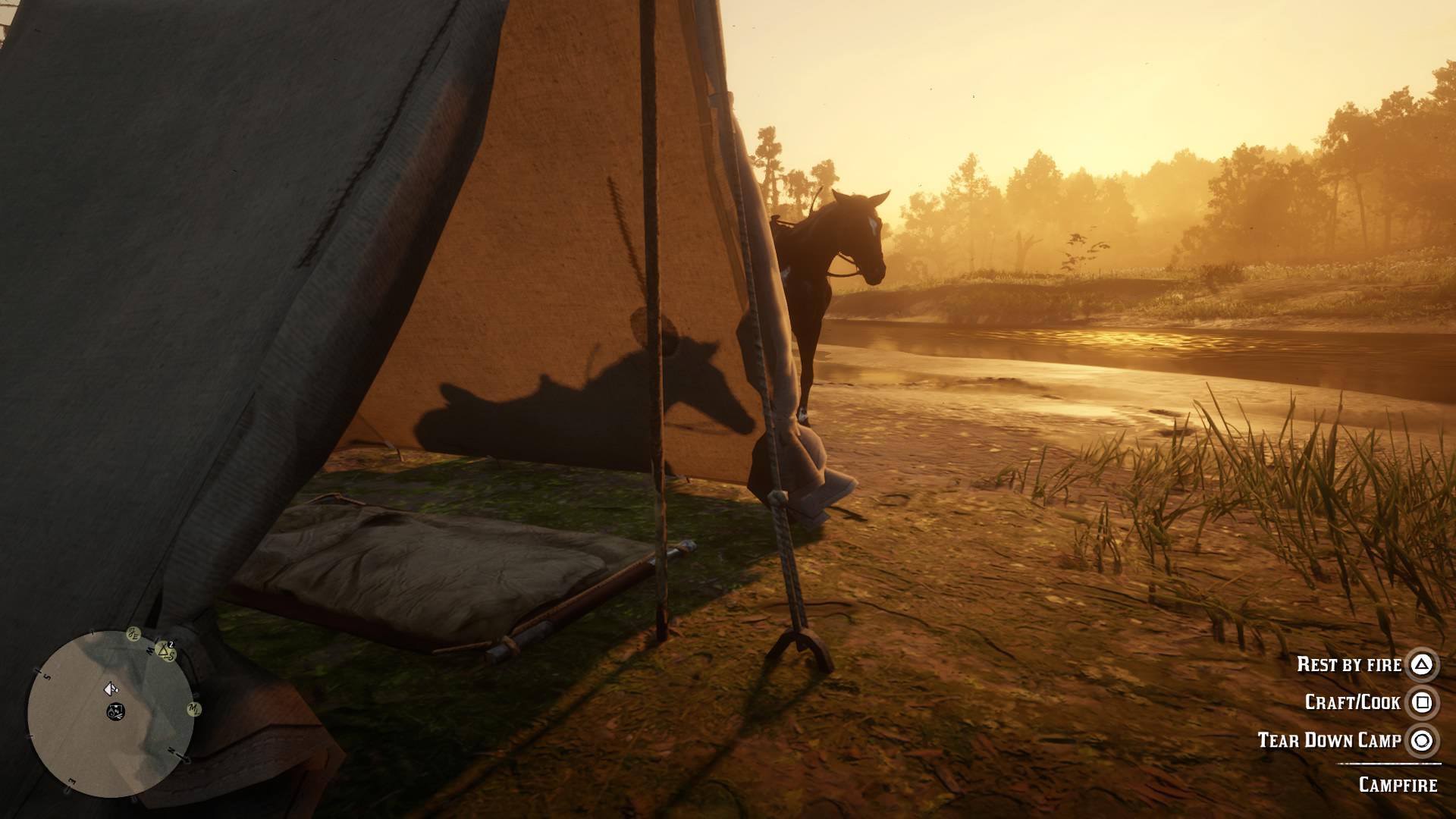1456x819 pixels.
Task: Select the white player arrow on the minimap
Action: [110, 690]
